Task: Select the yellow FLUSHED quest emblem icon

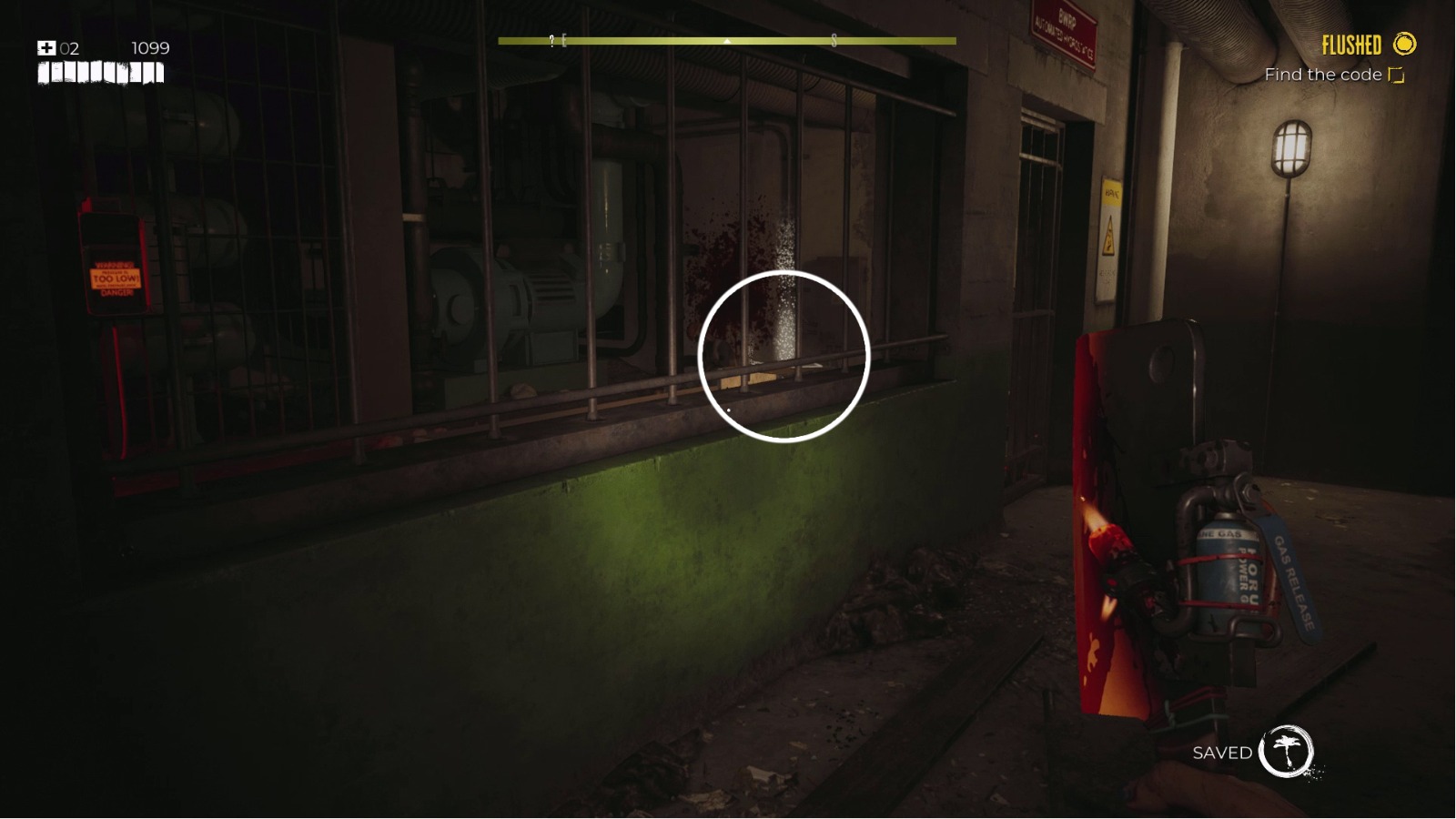Action: 1406,44
